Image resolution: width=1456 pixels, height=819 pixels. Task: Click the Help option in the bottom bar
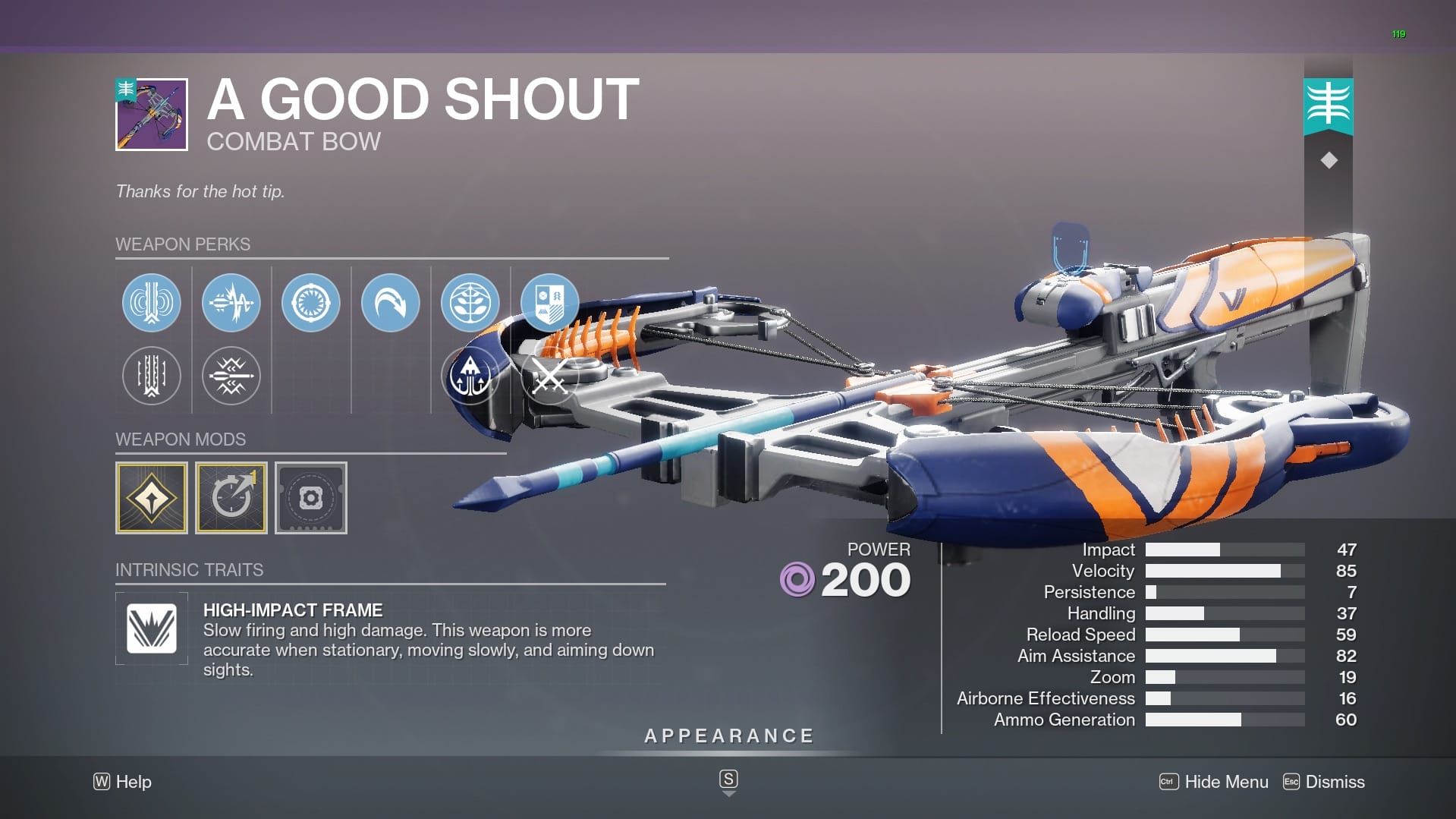pos(121,782)
